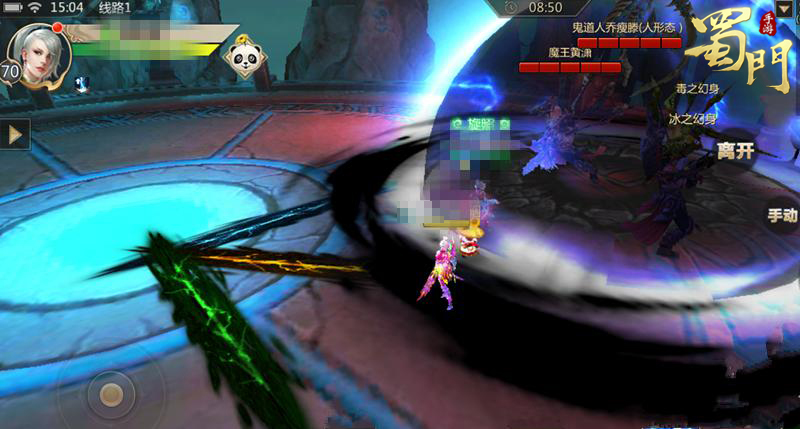Click the 离开 leave button

pyautogui.click(x=734, y=151)
